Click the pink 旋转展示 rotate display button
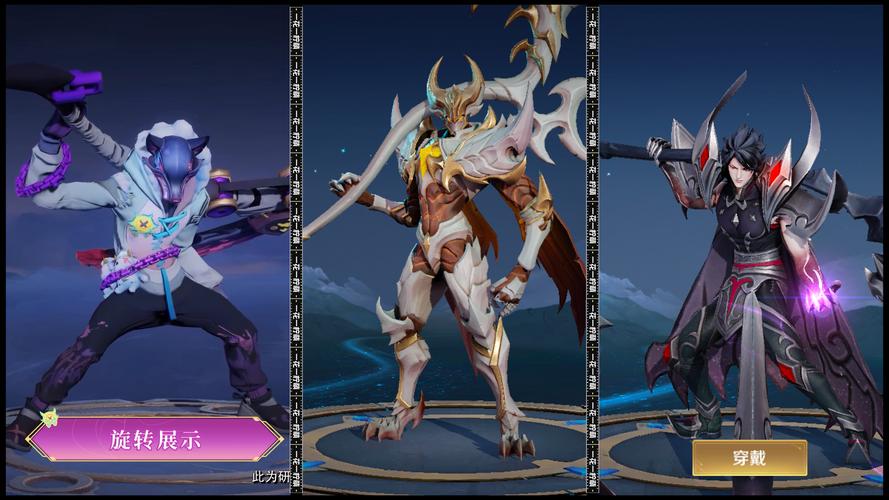This screenshot has width=889, height=500. click(x=155, y=439)
